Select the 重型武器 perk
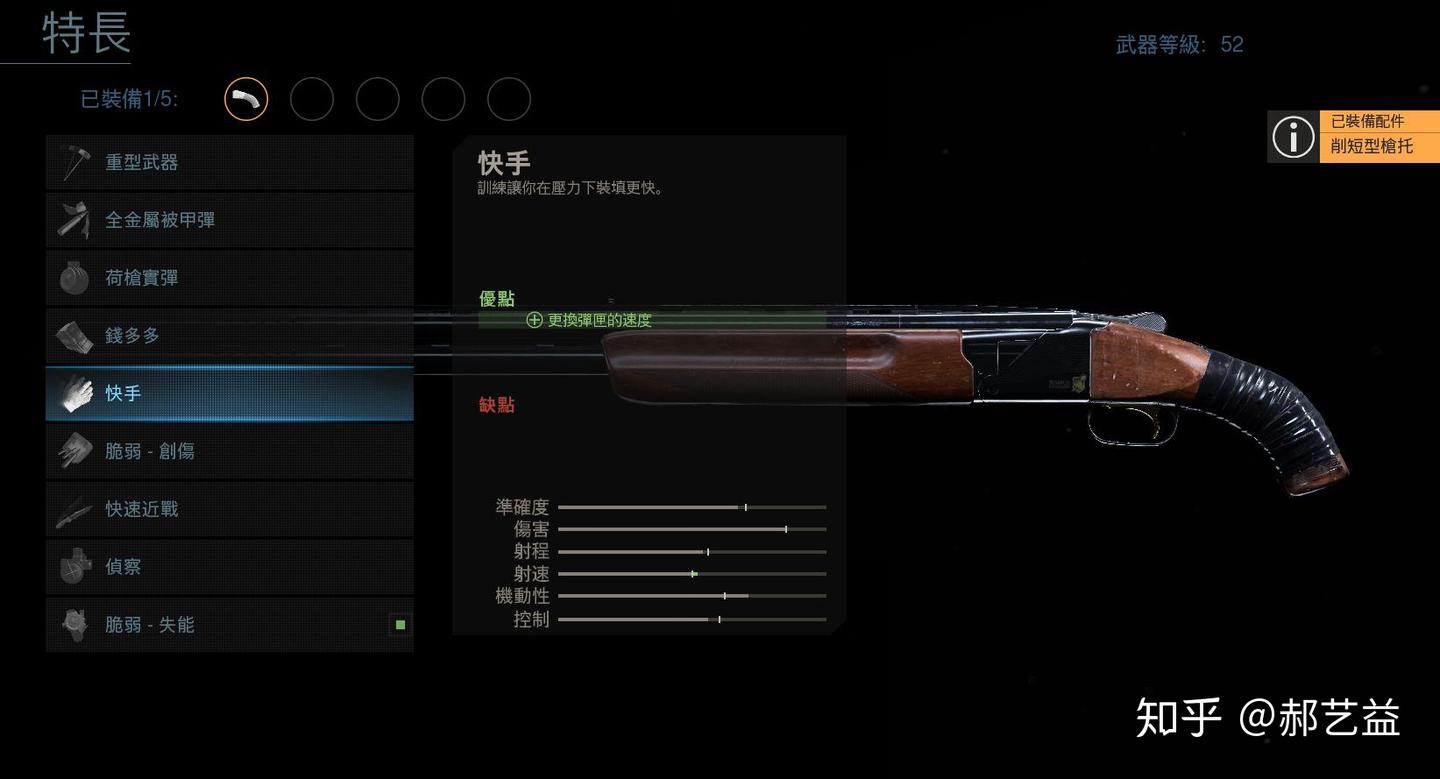This screenshot has width=1440, height=779. tap(229, 162)
